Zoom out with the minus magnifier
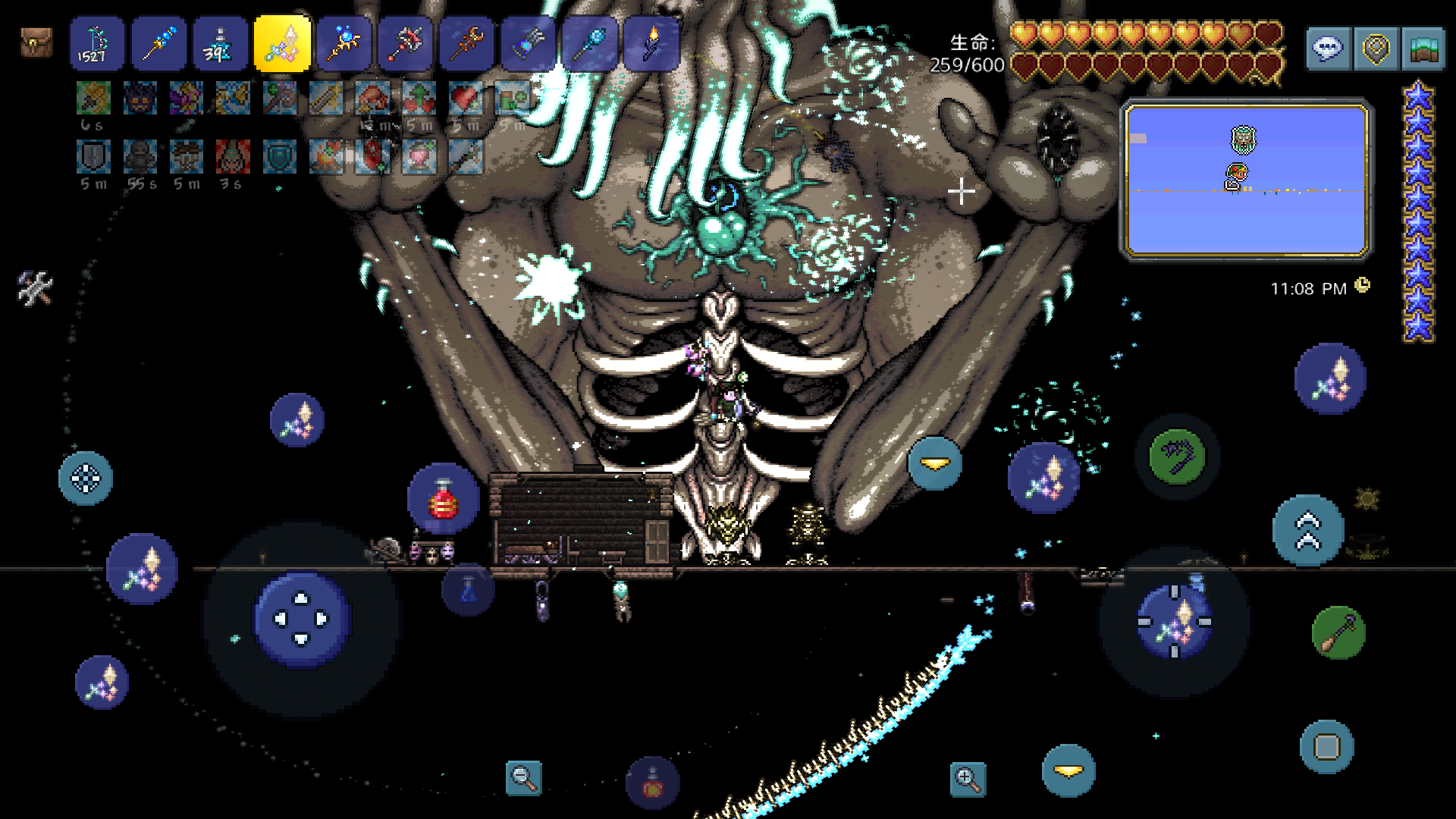 [x=523, y=777]
